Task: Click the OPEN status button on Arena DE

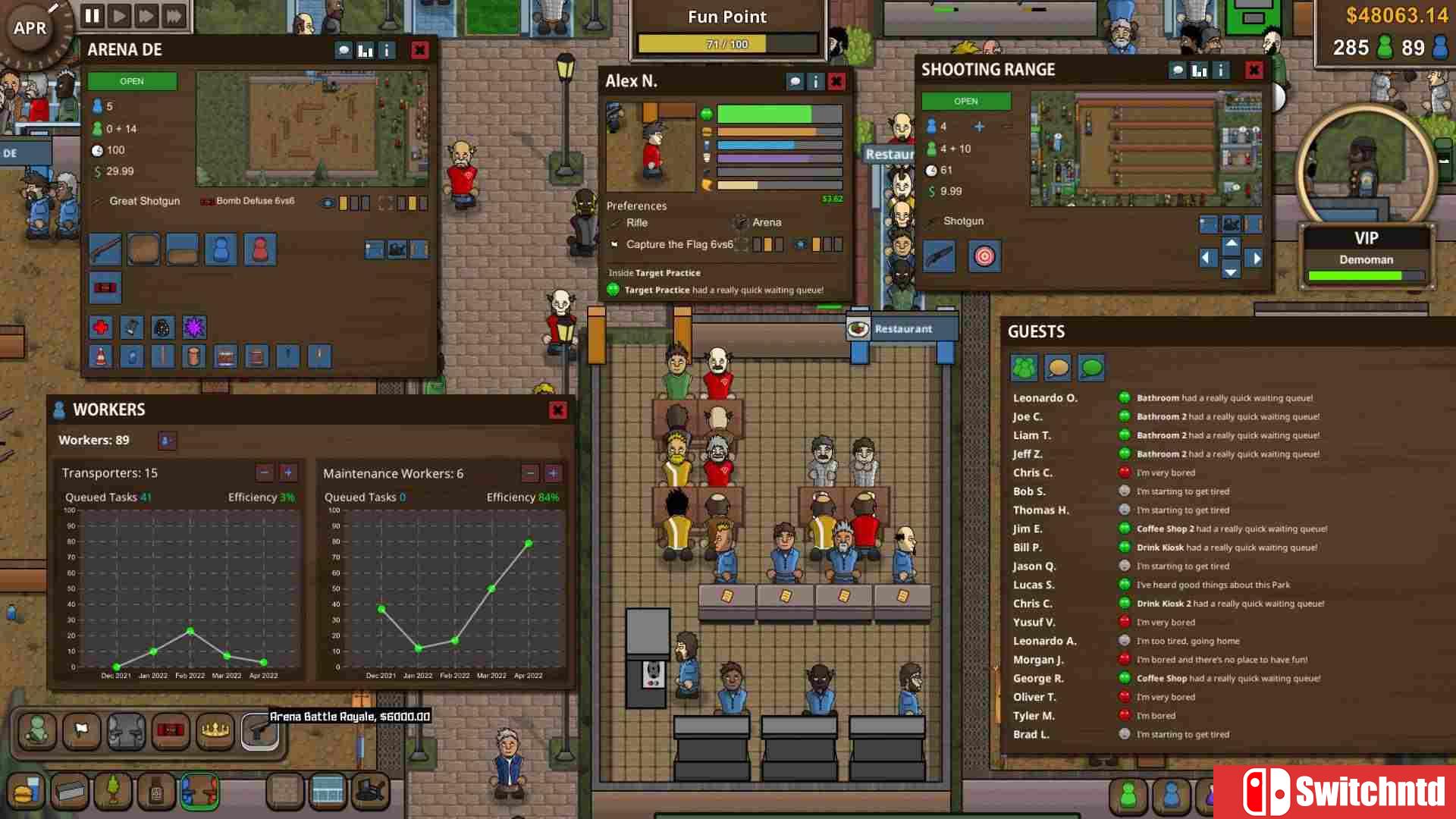Action: (x=132, y=80)
